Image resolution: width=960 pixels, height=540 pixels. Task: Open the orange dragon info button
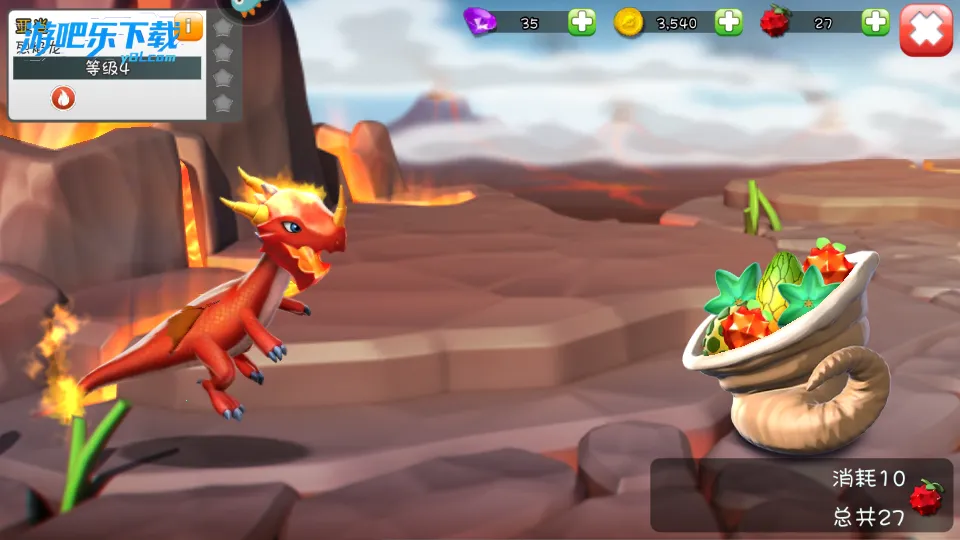pos(188,26)
